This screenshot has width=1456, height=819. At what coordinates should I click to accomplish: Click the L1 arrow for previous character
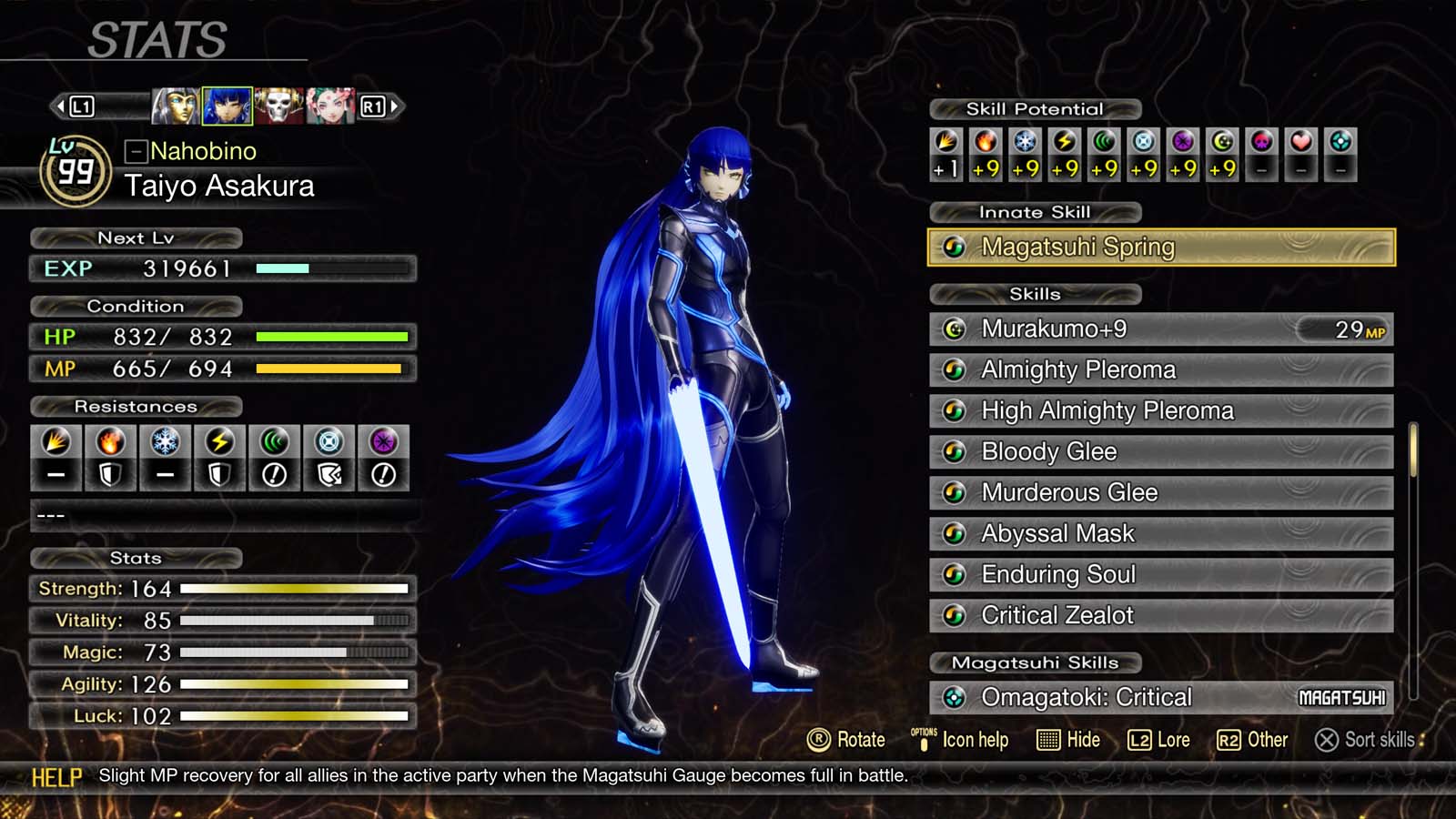pyautogui.click(x=61, y=105)
